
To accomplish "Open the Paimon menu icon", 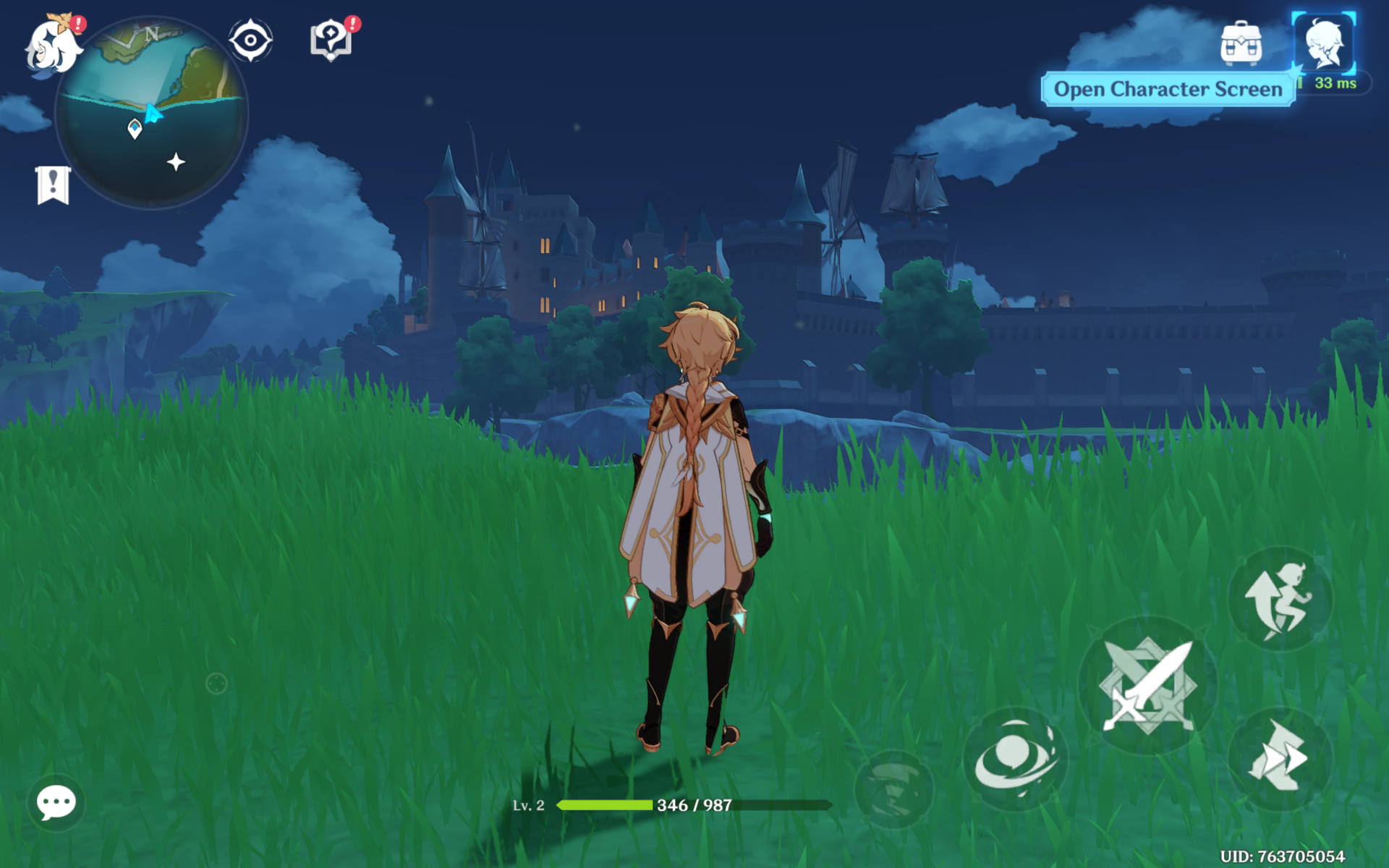I will [x=52, y=45].
